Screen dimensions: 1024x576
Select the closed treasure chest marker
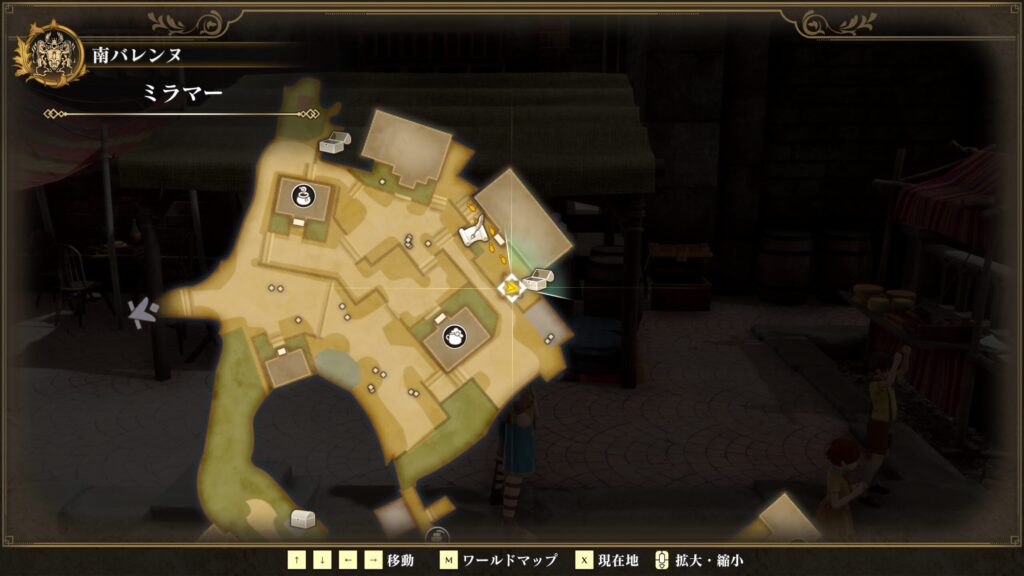tap(302, 519)
